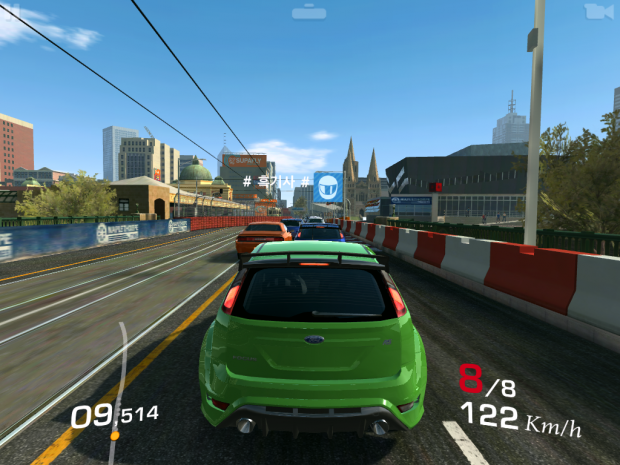Switch the camera view with the camera icon
This screenshot has width=620, height=465.
[598, 11]
